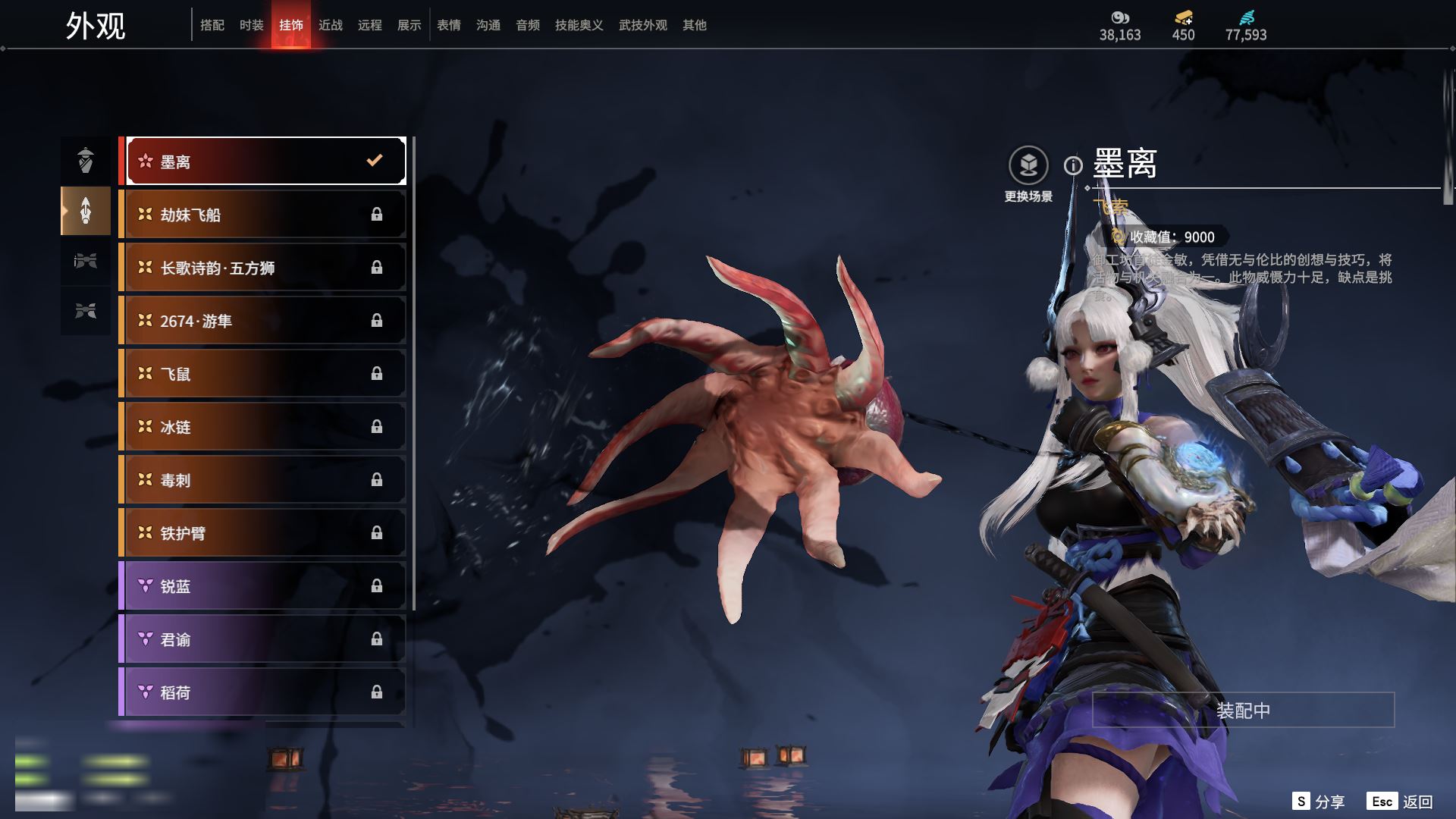Screen dimensions: 1456x819
Task: Choose the 长歌诗韵·五方狮 accessory
Action: coord(265,268)
